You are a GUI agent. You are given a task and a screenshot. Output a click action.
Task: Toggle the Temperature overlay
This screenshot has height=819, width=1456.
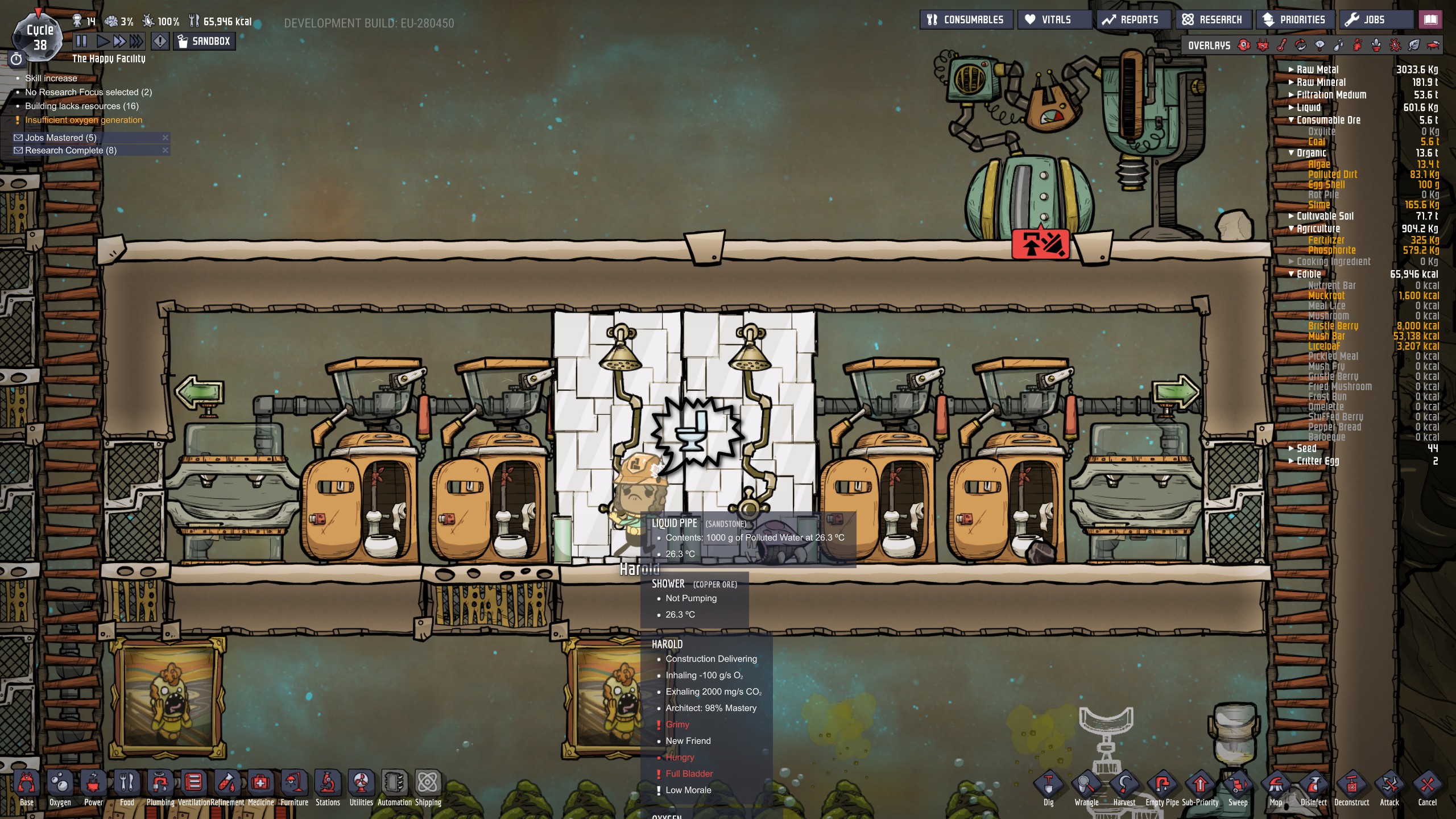[x=1281, y=45]
